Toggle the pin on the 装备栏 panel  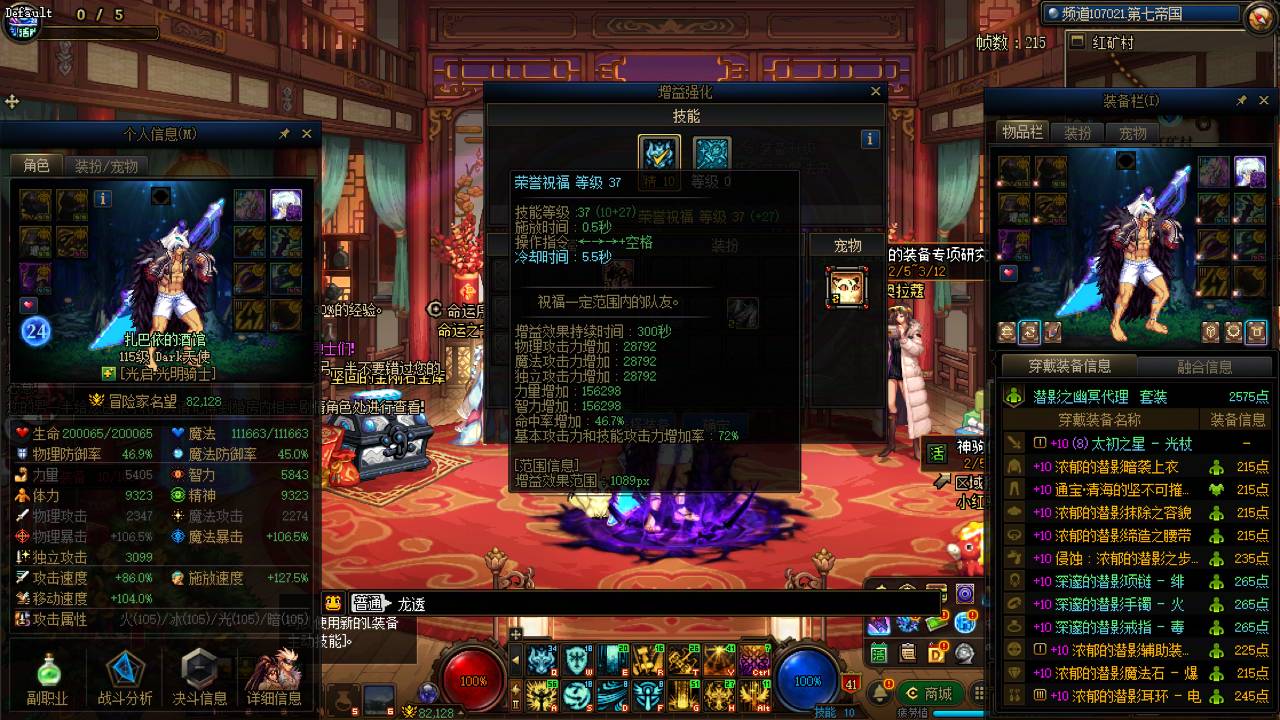[x=1242, y=100]
